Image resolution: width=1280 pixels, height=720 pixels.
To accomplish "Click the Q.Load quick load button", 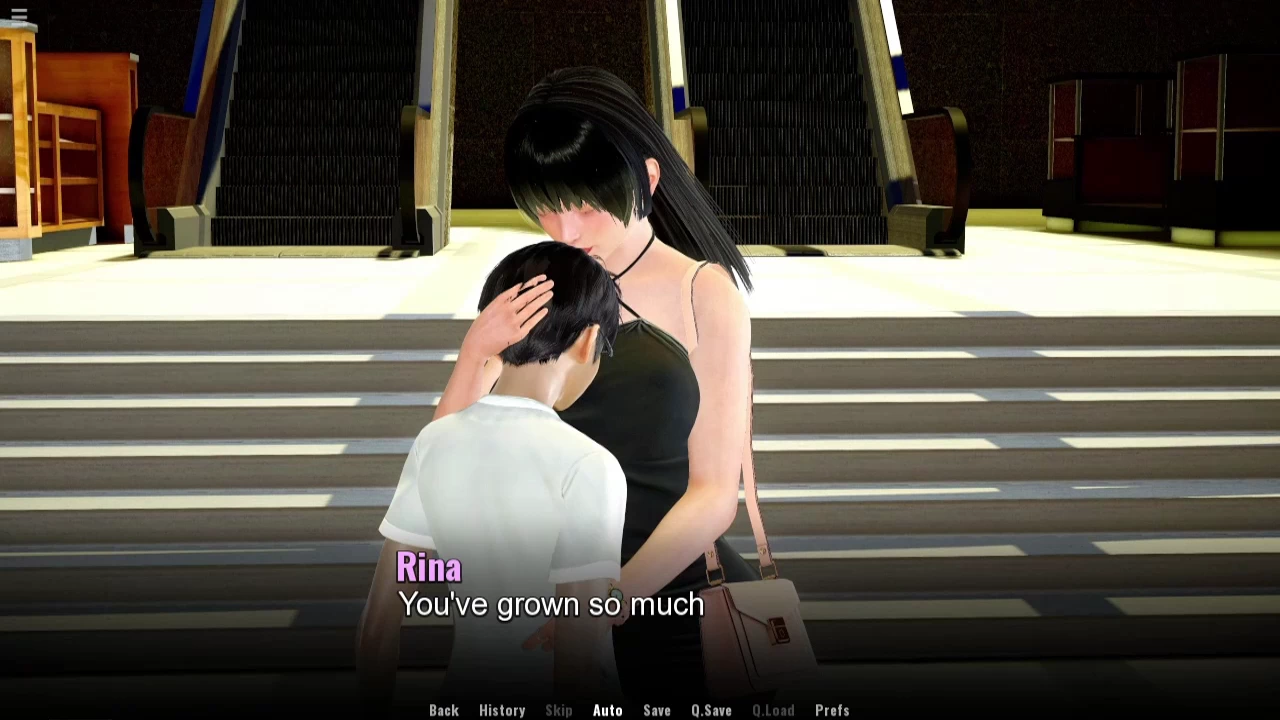I will (x=773, y=710).
